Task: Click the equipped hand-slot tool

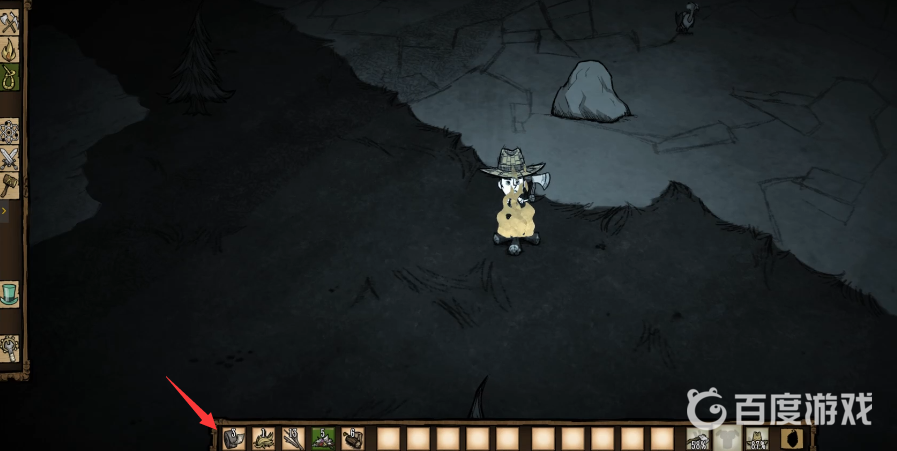Action: [x=699, y=438]
